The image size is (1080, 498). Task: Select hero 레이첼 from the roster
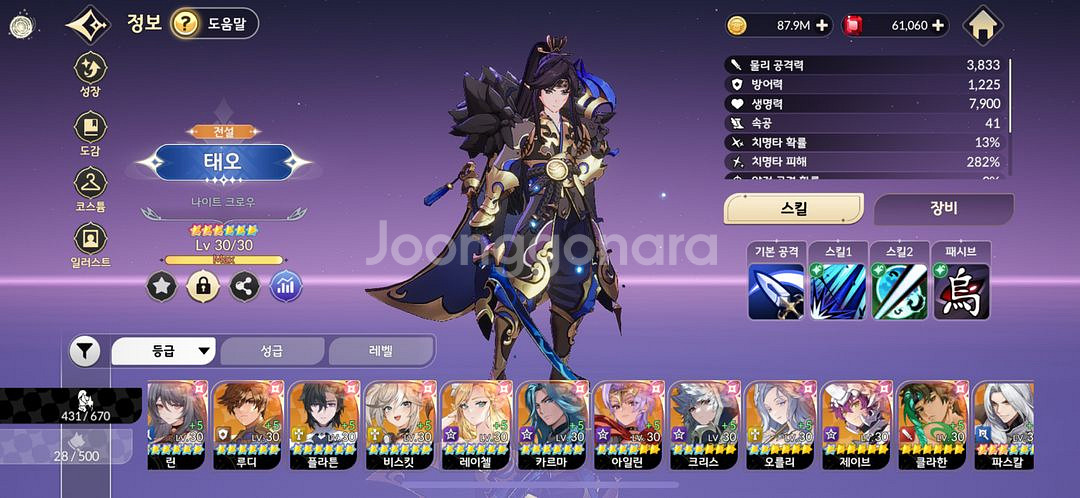click(x=476, y=425)
